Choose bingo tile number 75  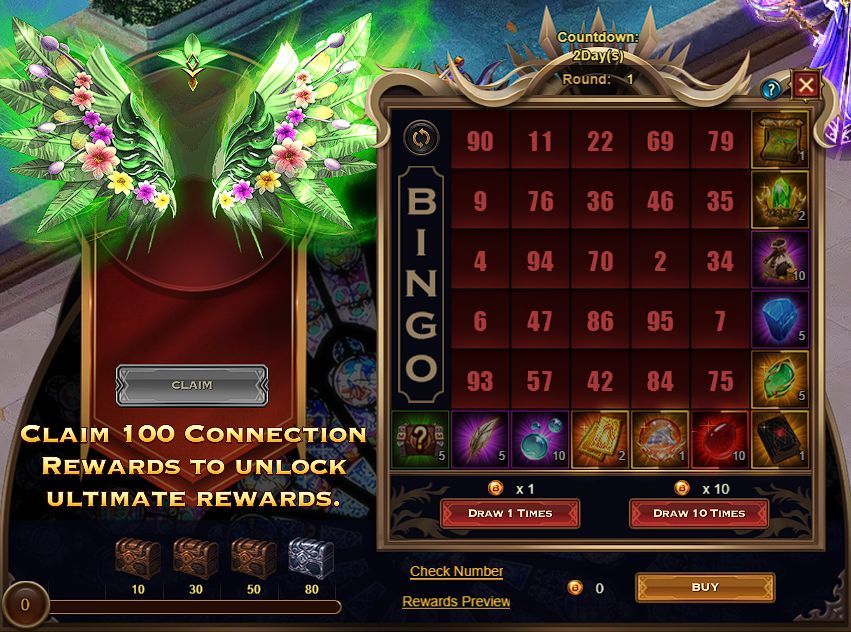[720, 381]
